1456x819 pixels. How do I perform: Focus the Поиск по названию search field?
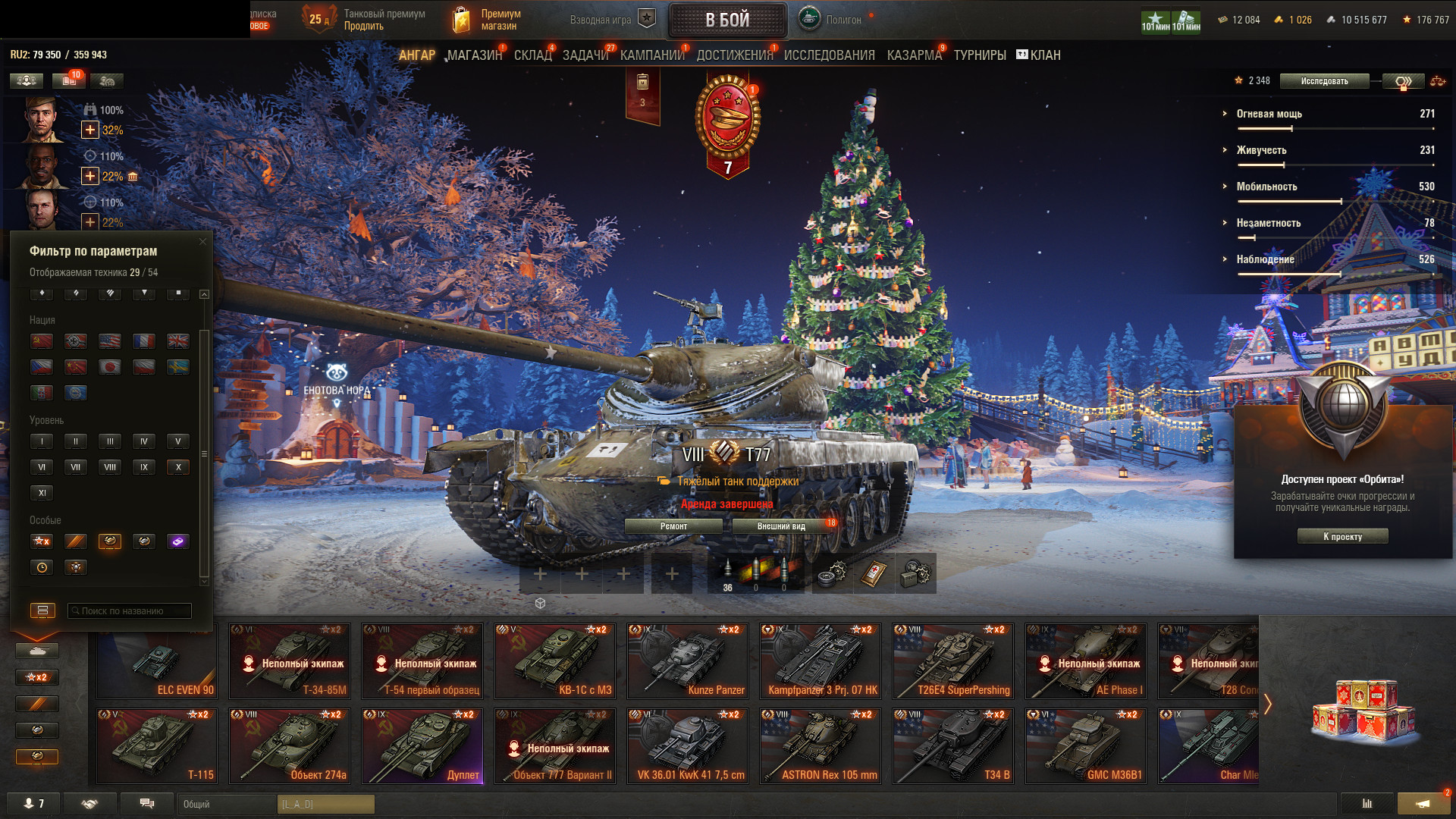[129, 611]
